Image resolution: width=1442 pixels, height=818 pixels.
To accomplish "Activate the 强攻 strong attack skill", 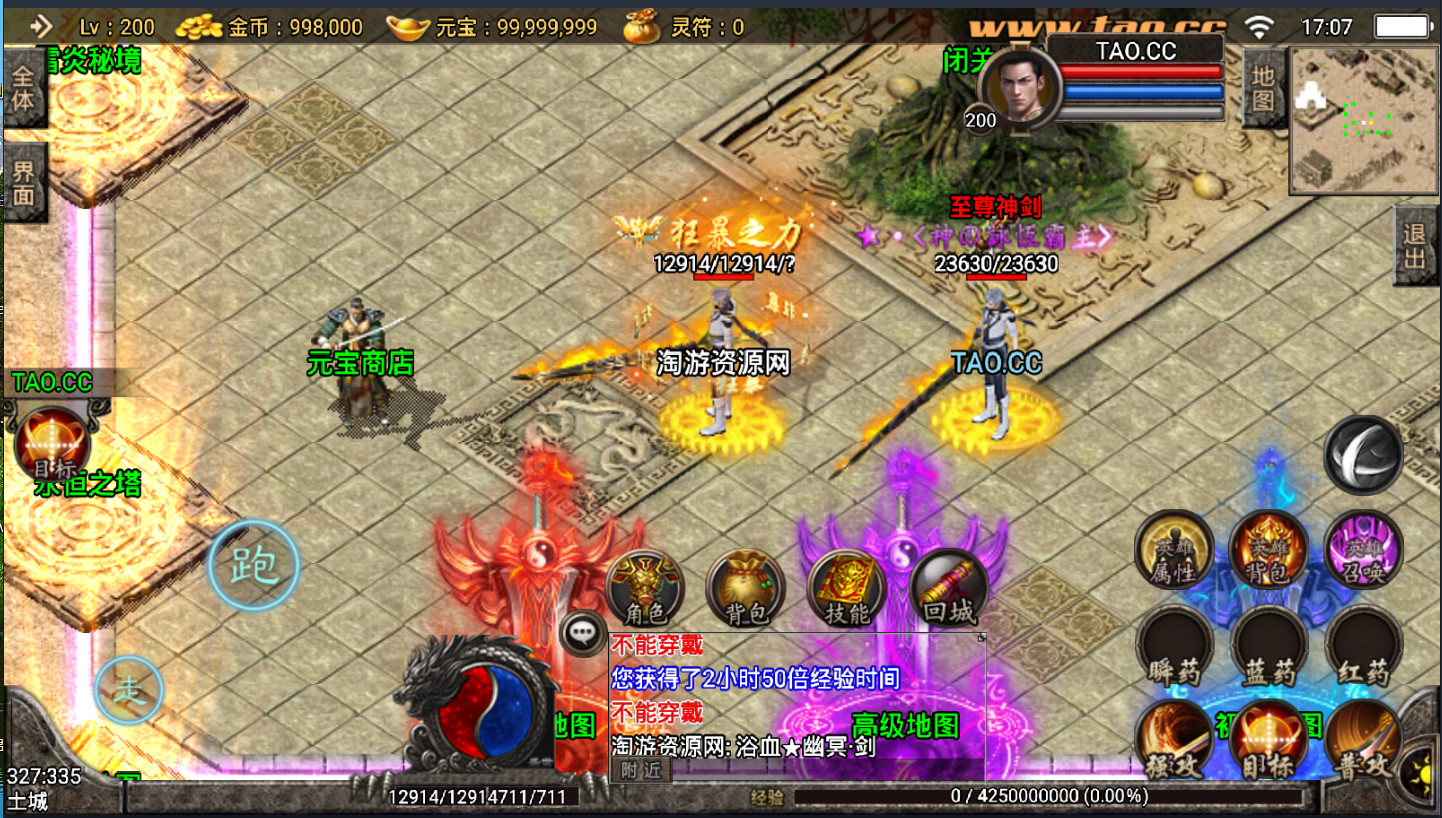I will [x=1174, y=740].
